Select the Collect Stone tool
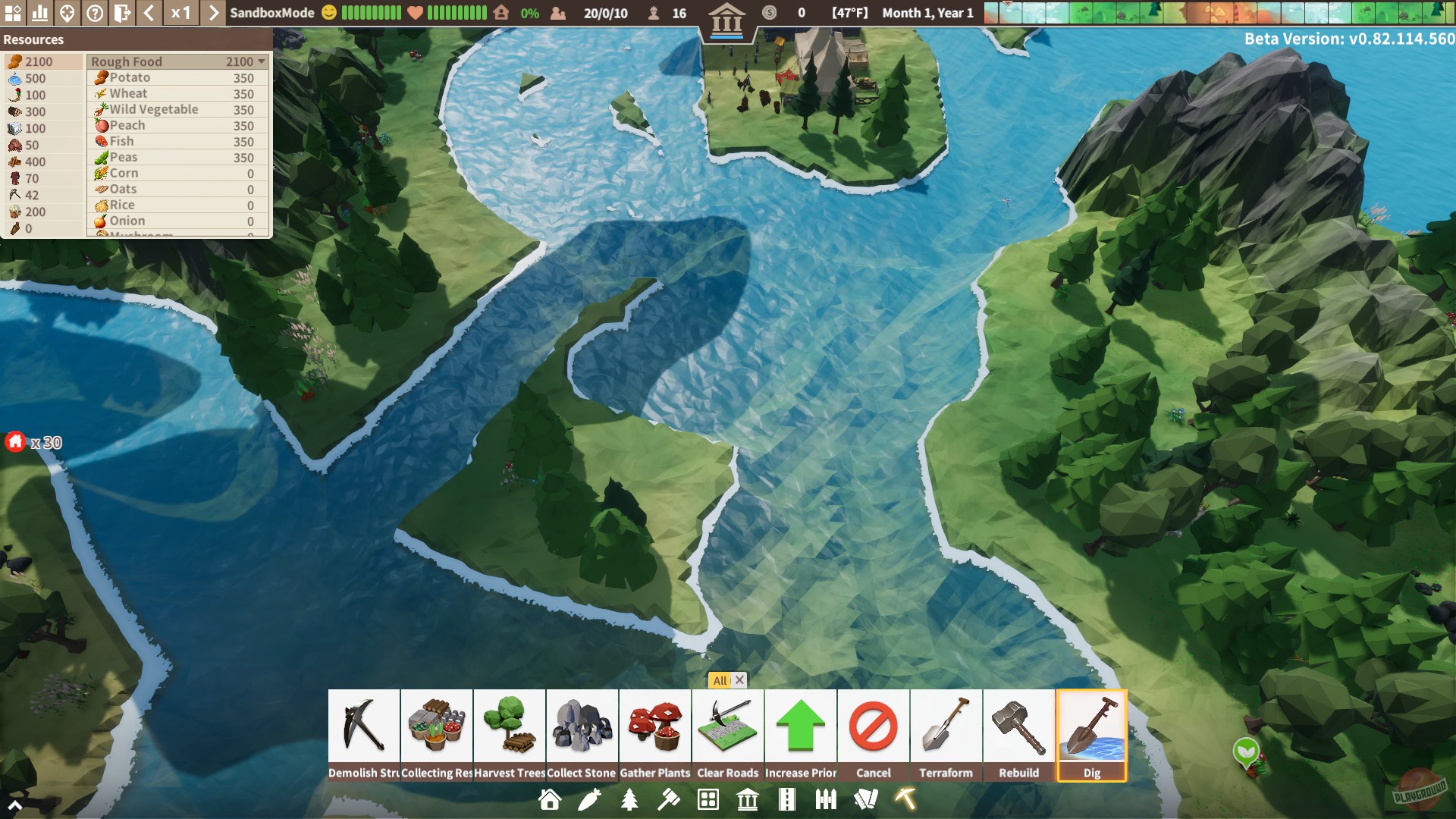1456x819 pixels. pos(582,728)
